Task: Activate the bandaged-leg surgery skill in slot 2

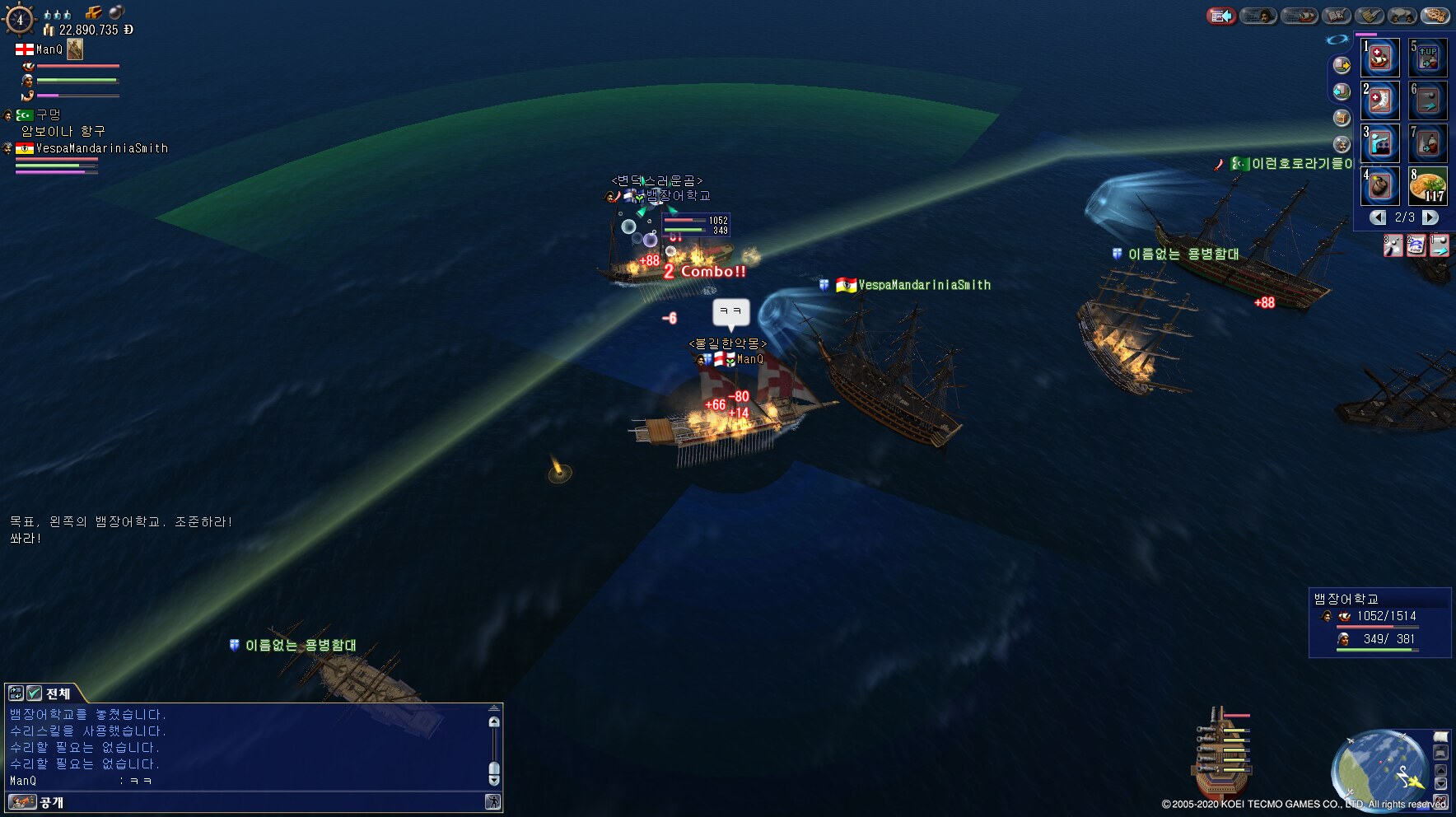Action: (x=1380, y=100)
